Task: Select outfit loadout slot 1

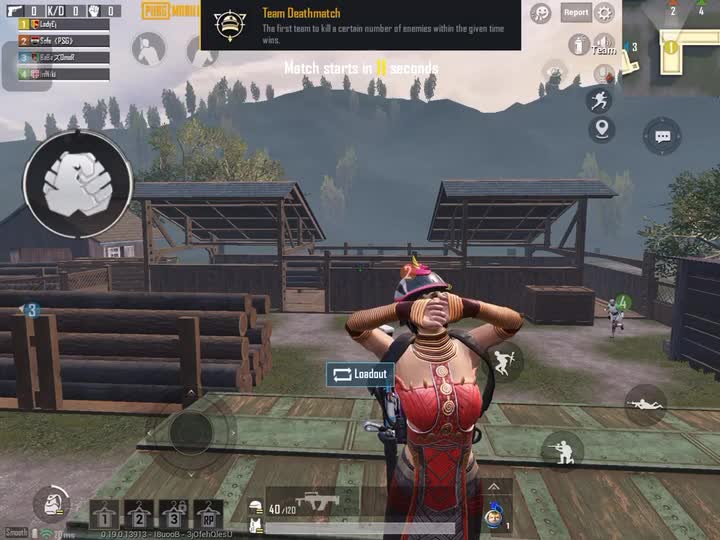Action: [x=105, y=515]
